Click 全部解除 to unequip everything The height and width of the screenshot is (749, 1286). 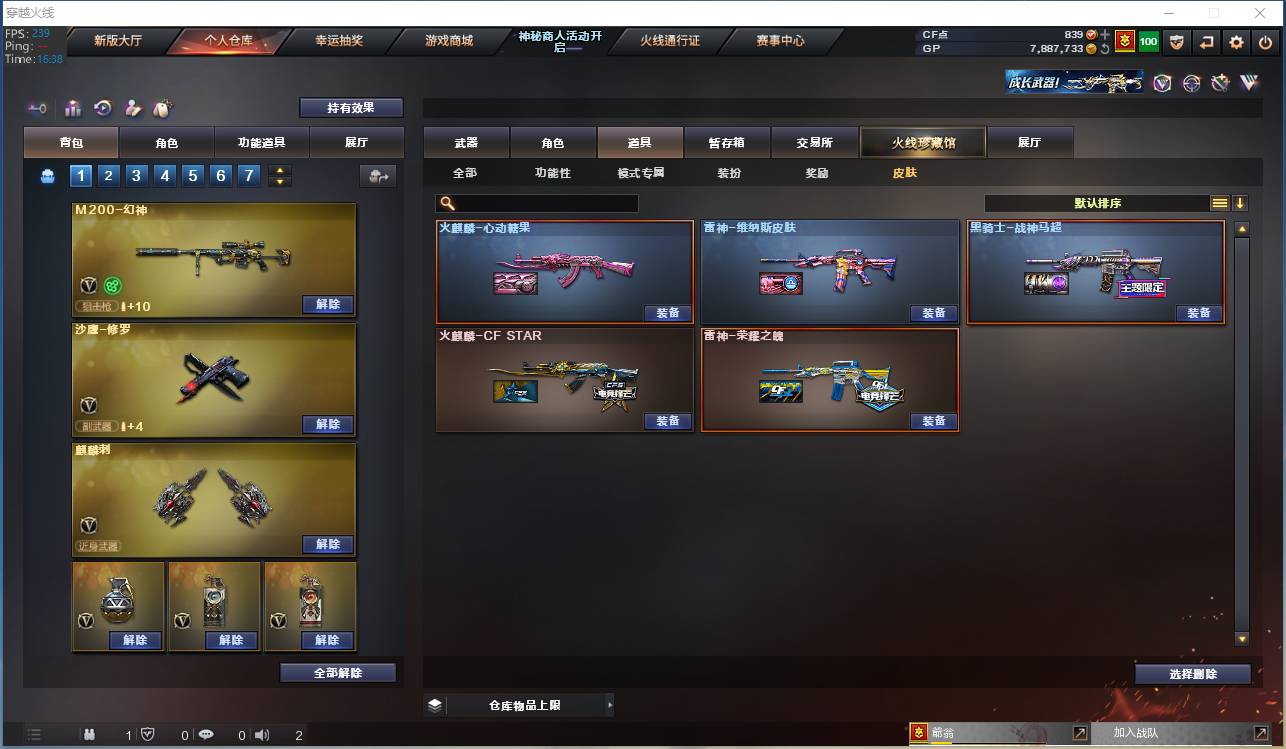point(337,672)
